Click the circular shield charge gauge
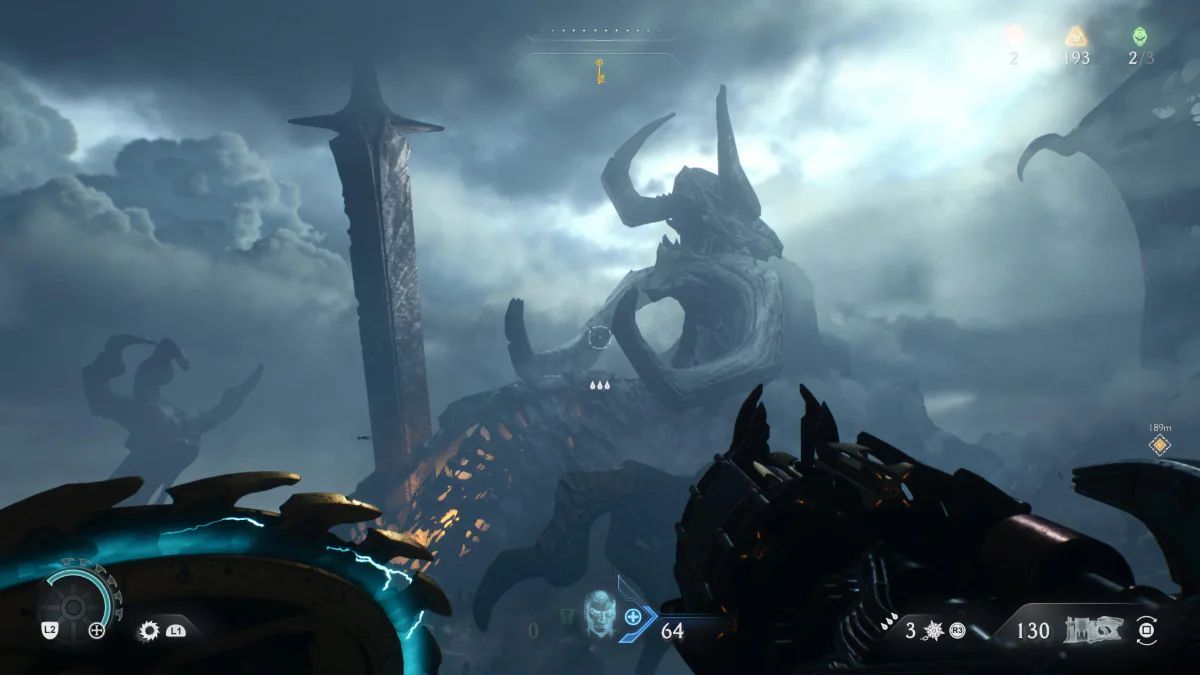The width and height of the screenshot is (1200, 675). click(x=73, y=603)
